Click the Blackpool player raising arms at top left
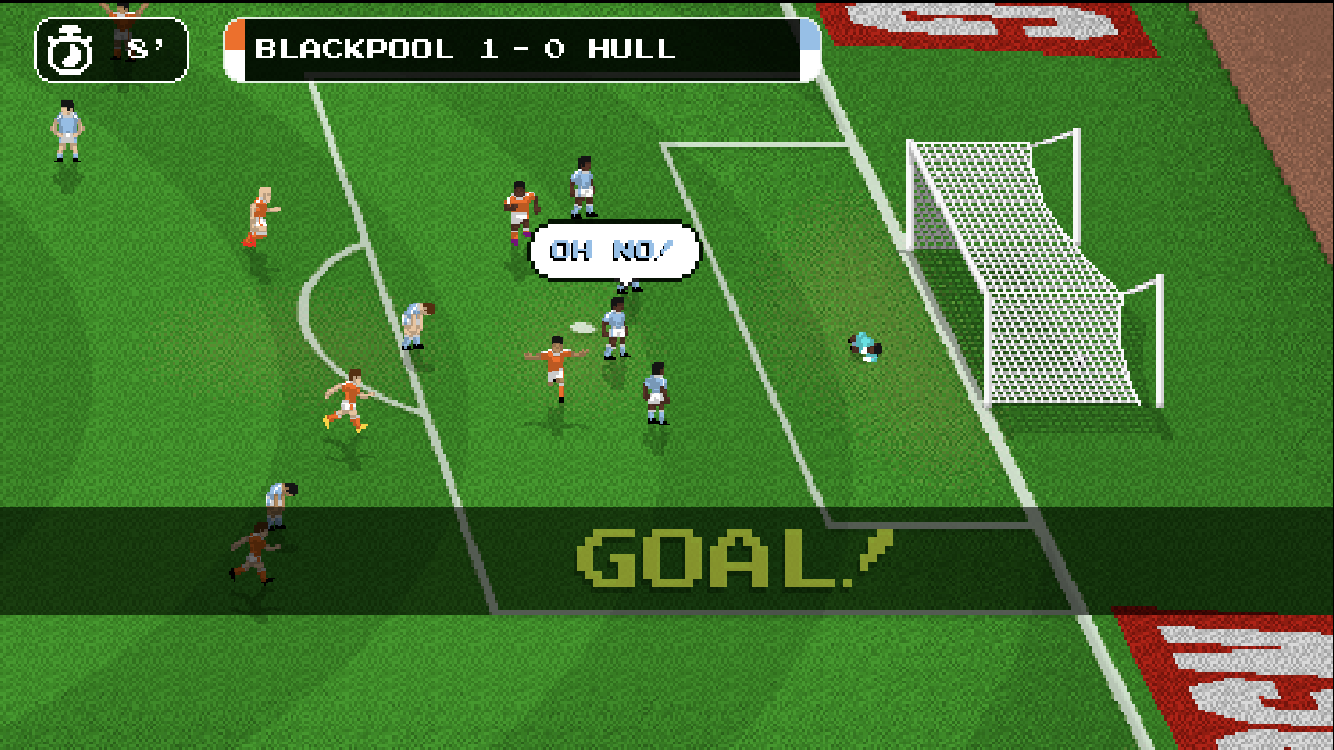Screen dimensions: 1334x750 (x=118, y=15)
